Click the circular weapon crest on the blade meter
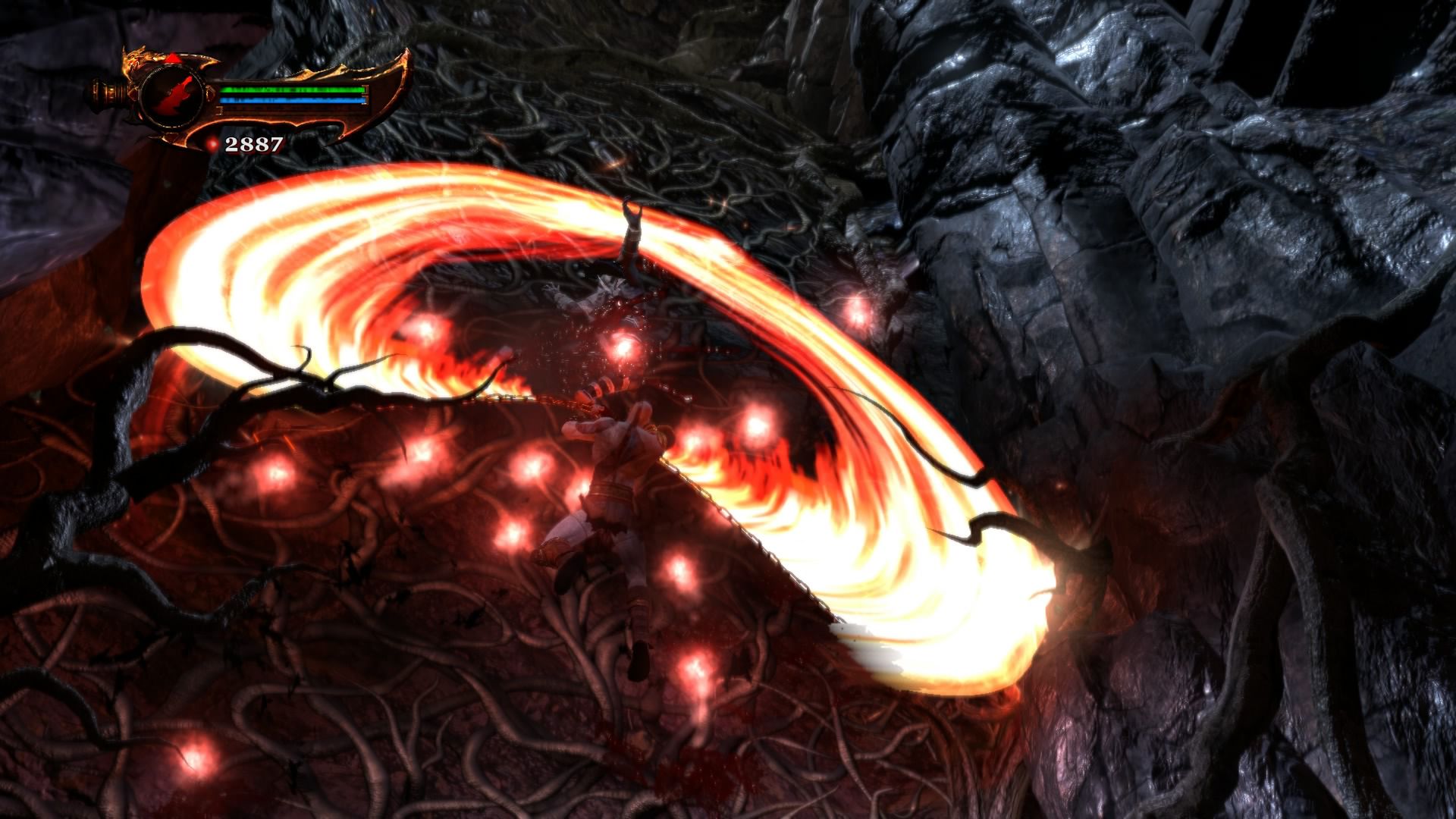 pyautogui.click(x=171, y=96)
